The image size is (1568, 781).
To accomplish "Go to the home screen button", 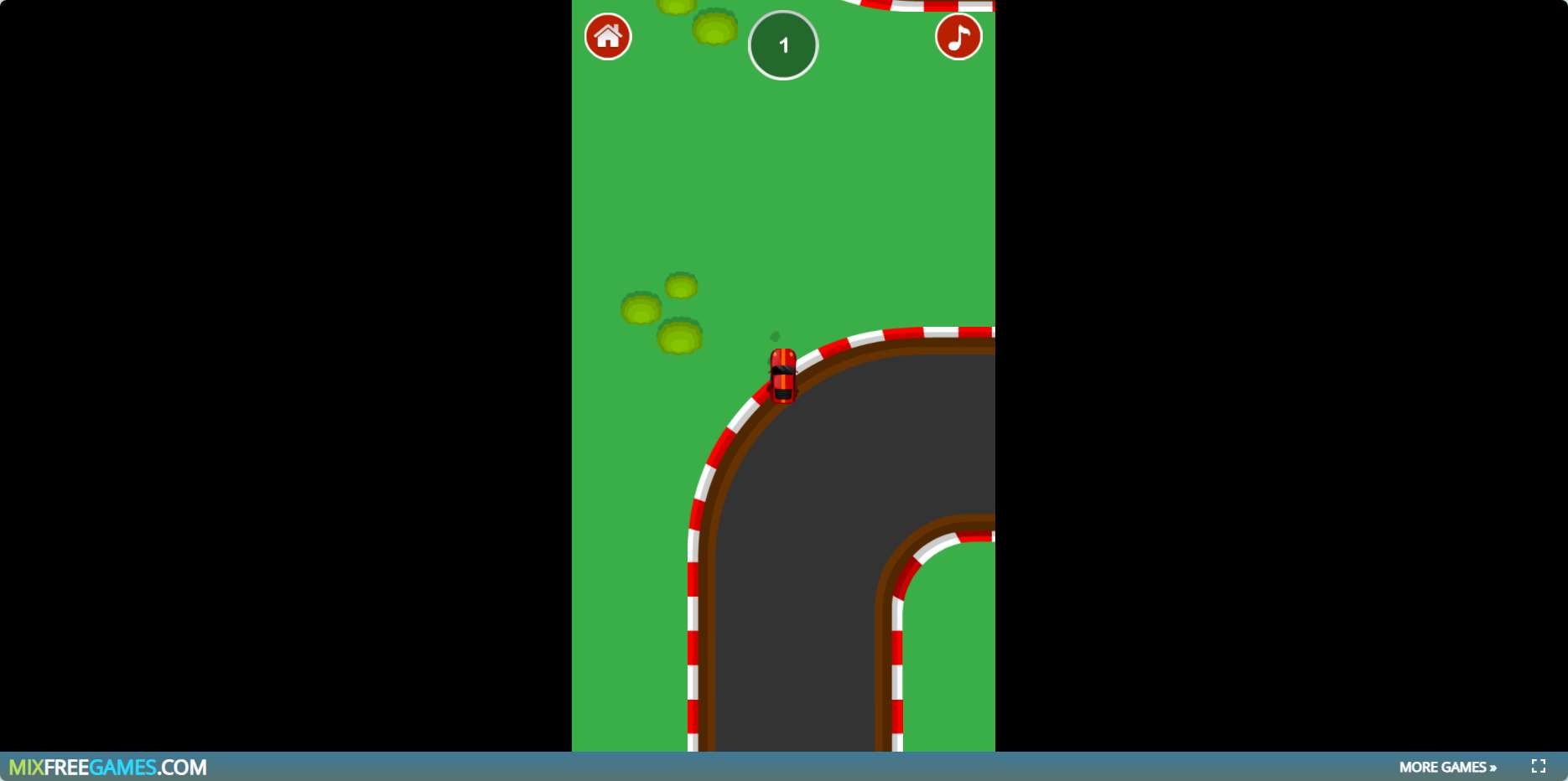I will tap(608, 37).
